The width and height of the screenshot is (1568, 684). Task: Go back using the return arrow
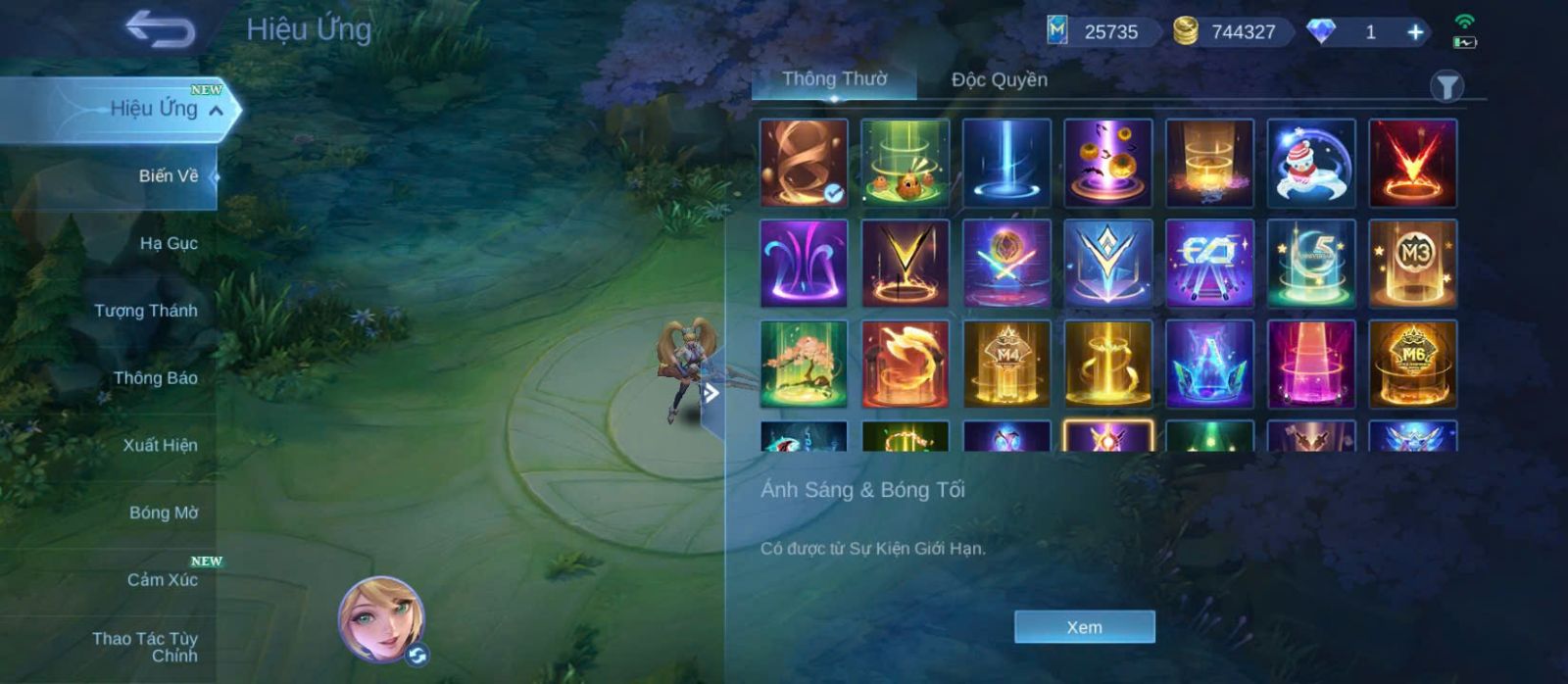click(161, 29)
